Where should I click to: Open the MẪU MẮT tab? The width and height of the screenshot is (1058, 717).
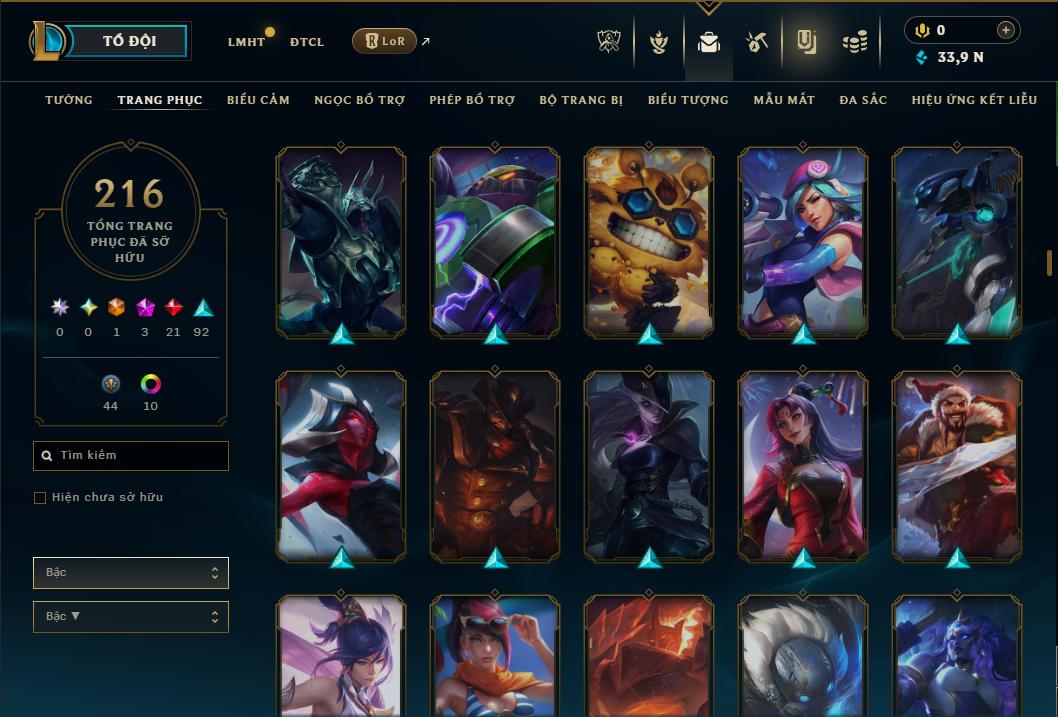tap(784, 100)
